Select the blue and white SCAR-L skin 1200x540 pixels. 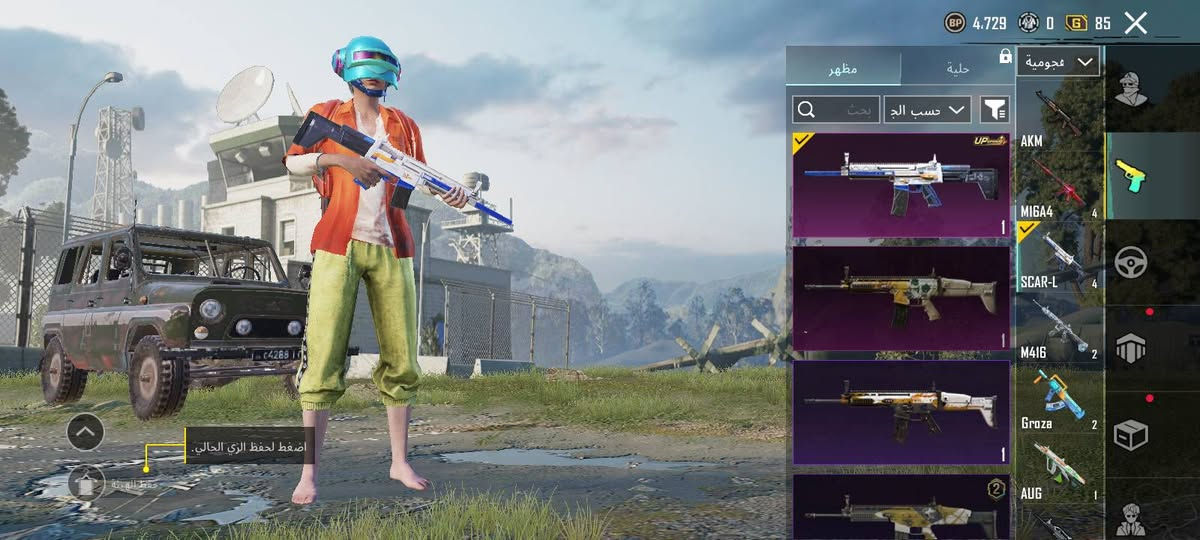click(x=901, y=185)
